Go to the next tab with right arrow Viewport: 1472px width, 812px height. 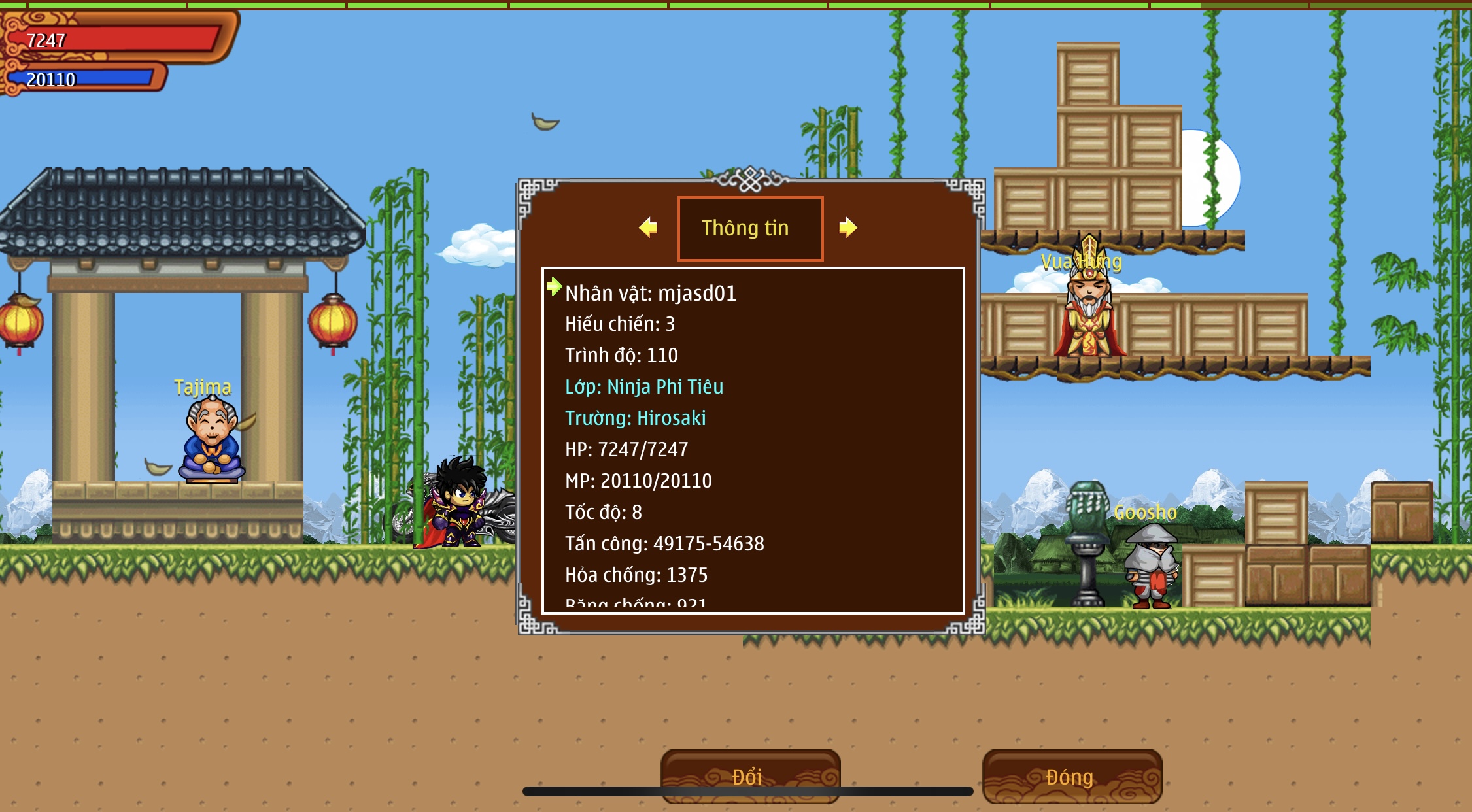pos(847,228)
